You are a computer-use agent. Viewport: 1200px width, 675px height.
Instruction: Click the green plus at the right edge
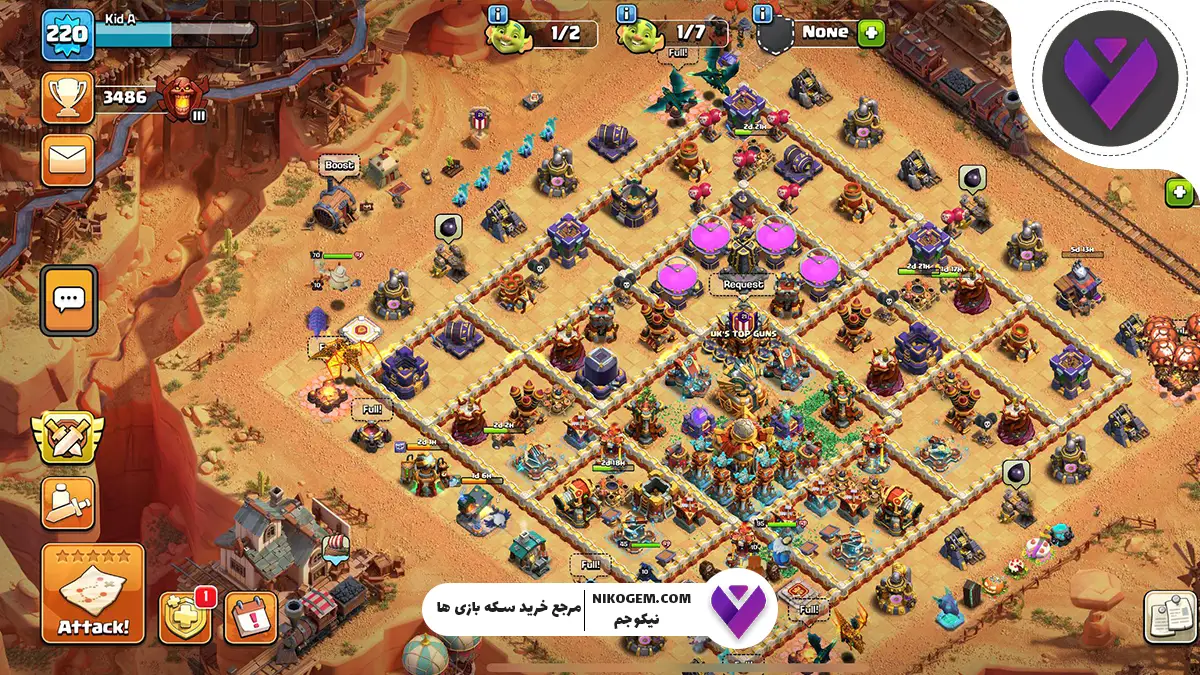point(1180,192)
